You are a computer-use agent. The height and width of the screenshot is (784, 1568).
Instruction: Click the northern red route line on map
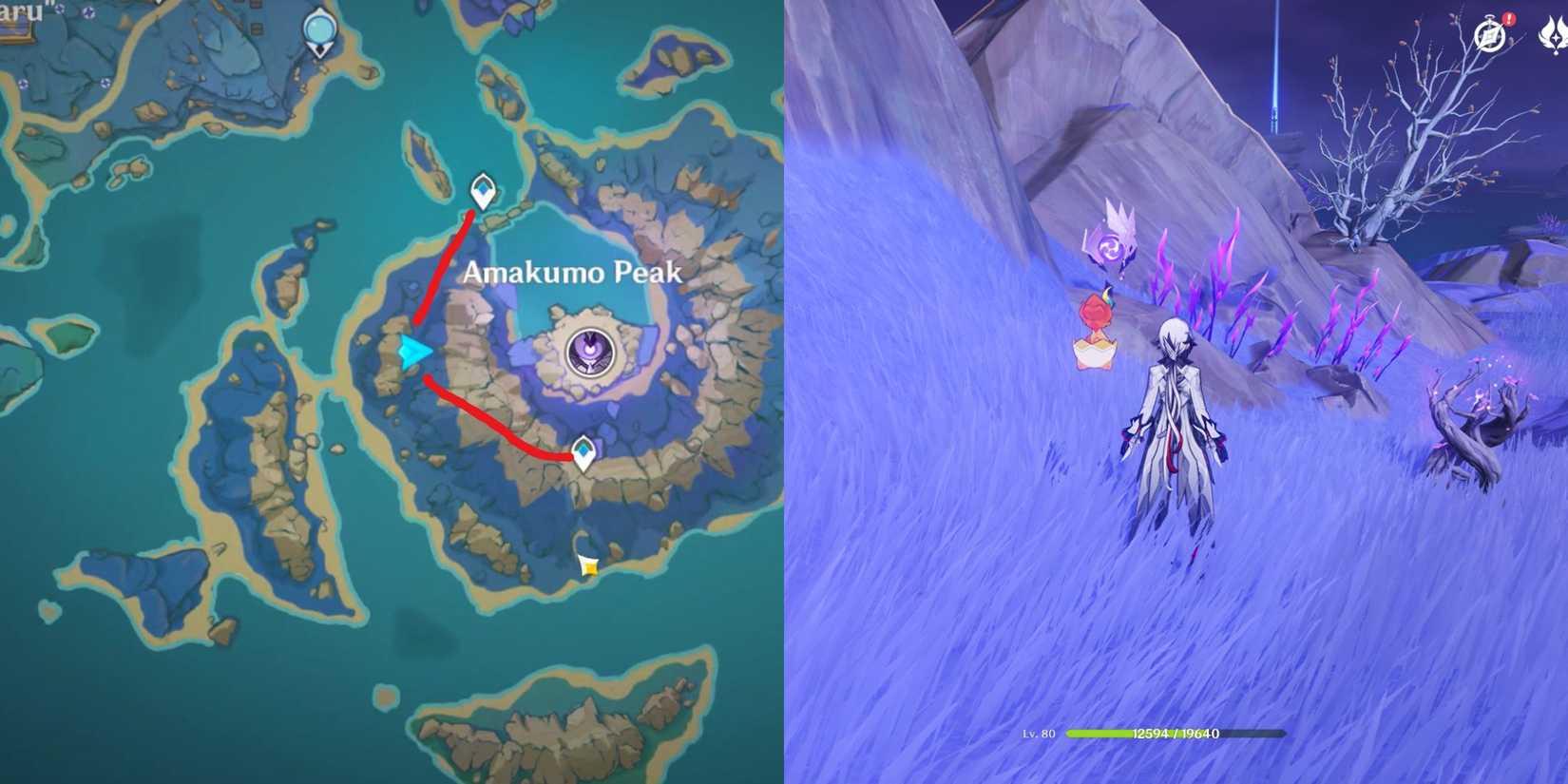pyautogui.click(x=442, y=266)
